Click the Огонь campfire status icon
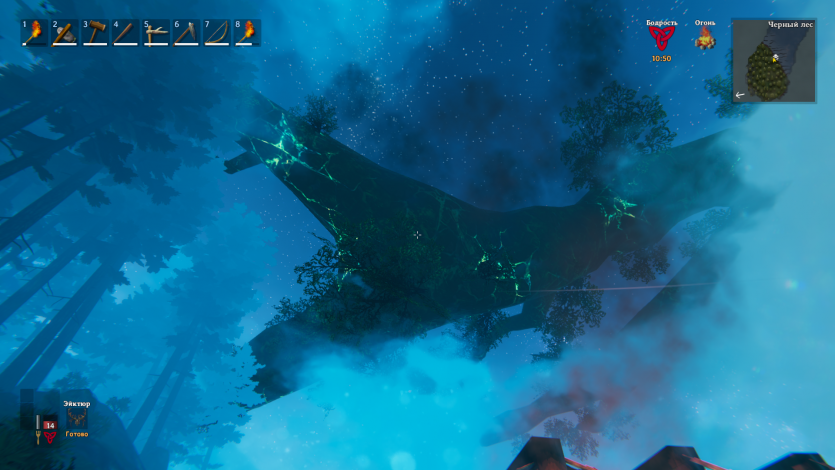 coord(705,39)
